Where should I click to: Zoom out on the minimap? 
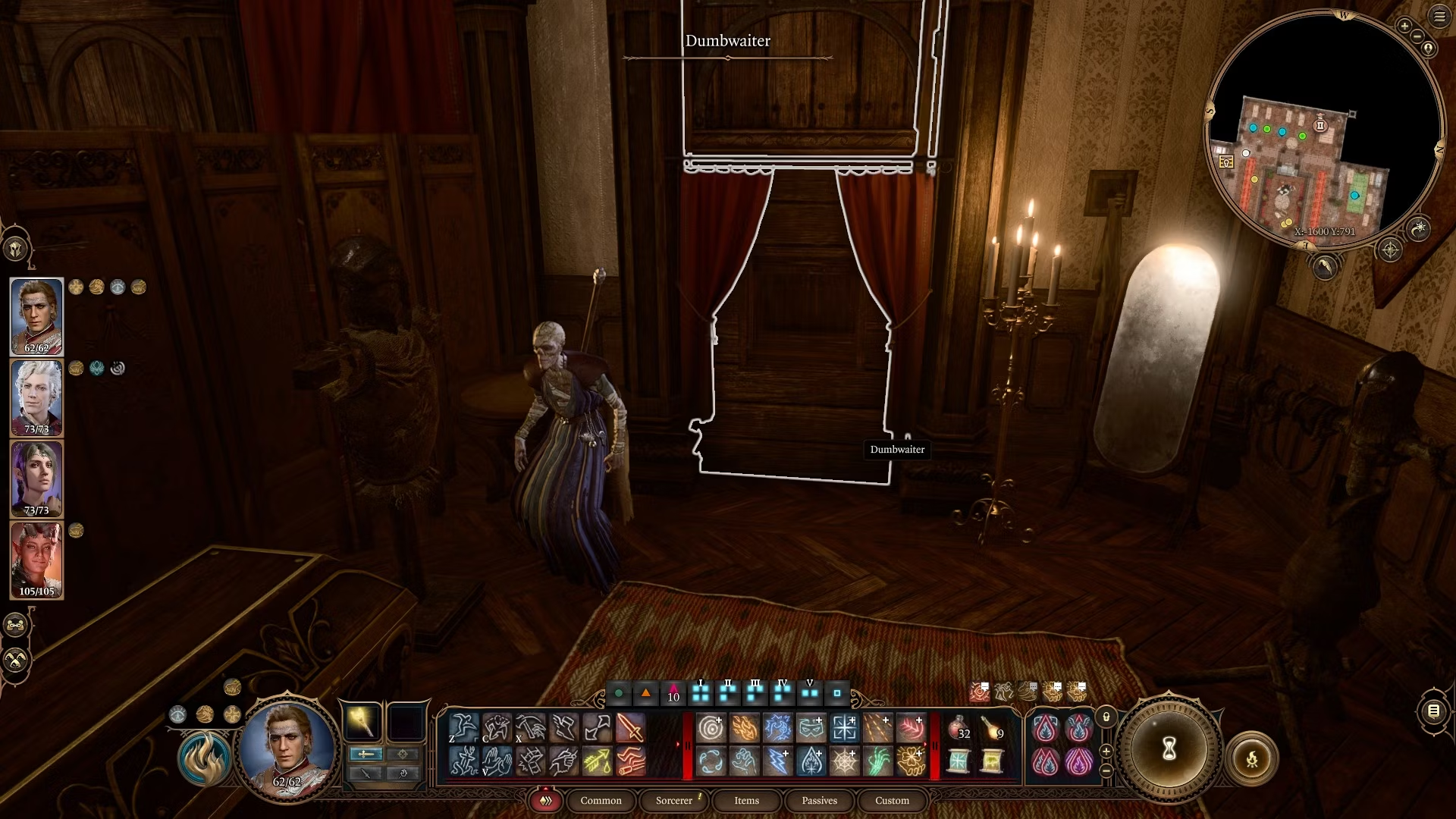click(1417, 36)
